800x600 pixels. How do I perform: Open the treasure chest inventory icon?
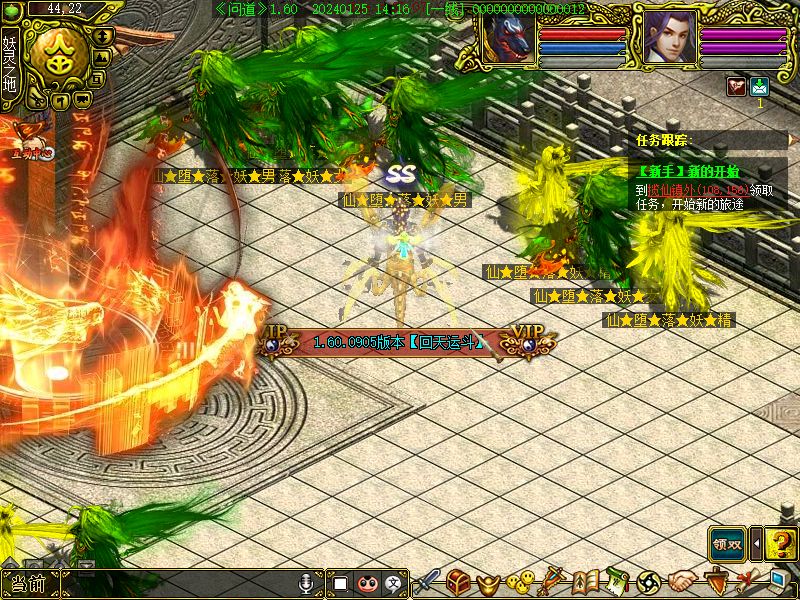pos(459,580)
